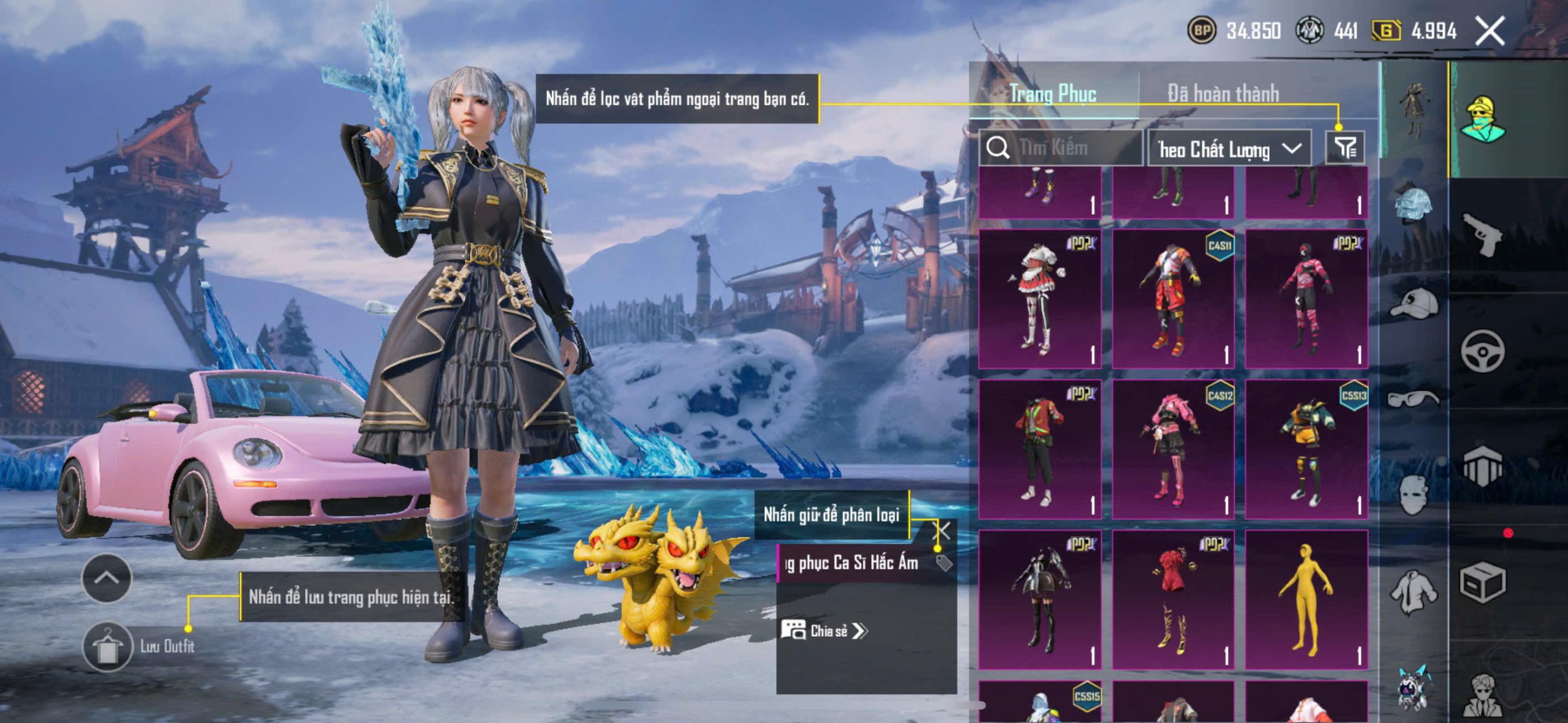Open the Theo Chất Lượng sort dropdown

click(1229, 149)
